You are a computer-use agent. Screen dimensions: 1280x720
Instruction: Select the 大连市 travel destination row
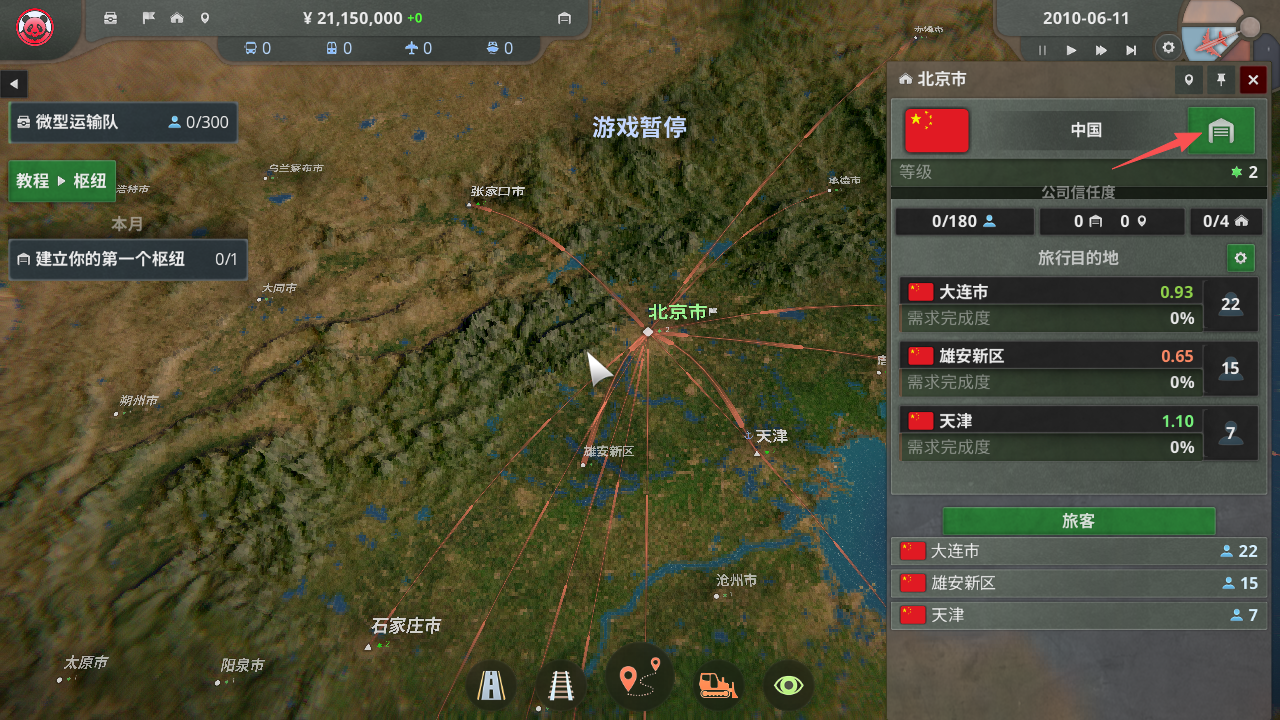[x=1048, y=292]
